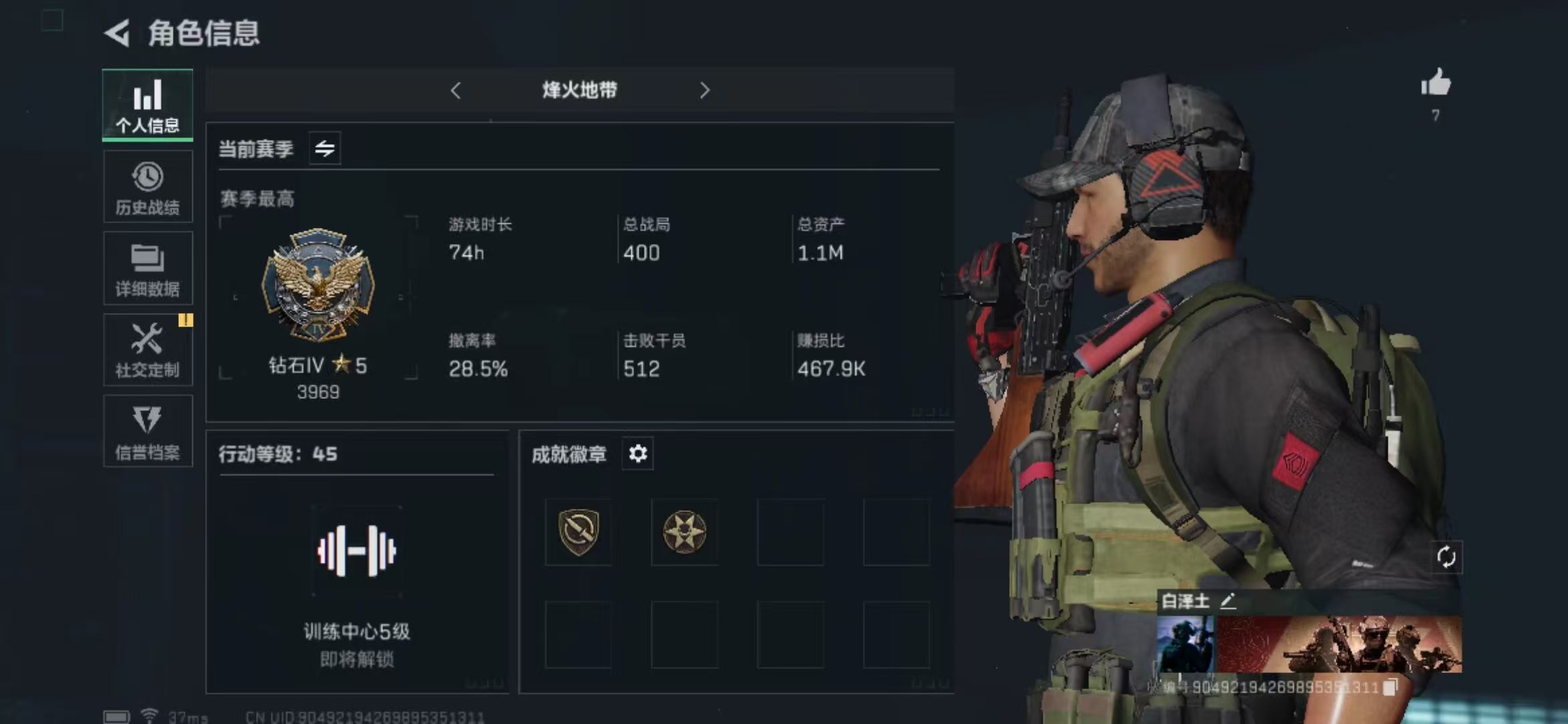
Task: Toggle the season switcher next to 当前赛季
Action: pos(326,149)
